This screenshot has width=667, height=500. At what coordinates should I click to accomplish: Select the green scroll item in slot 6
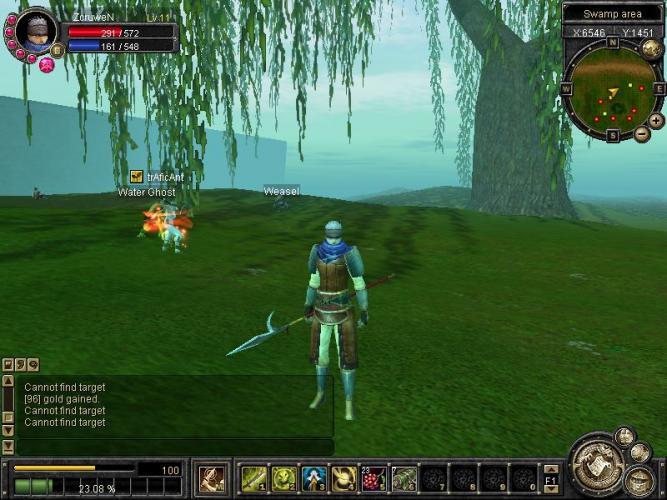pyautogui.click(x=405, y=478)
